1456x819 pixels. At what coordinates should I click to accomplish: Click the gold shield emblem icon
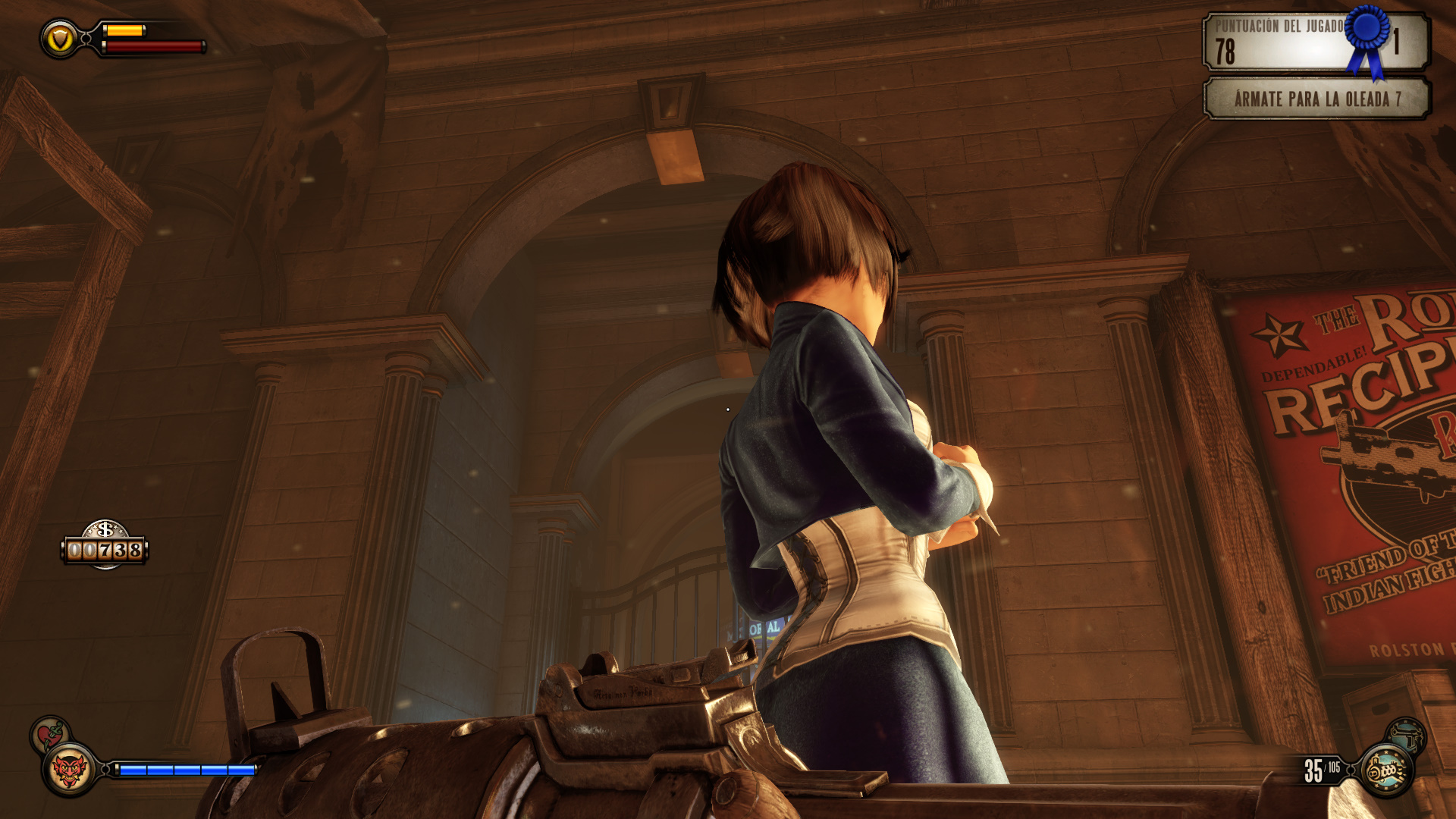[60, 39]
